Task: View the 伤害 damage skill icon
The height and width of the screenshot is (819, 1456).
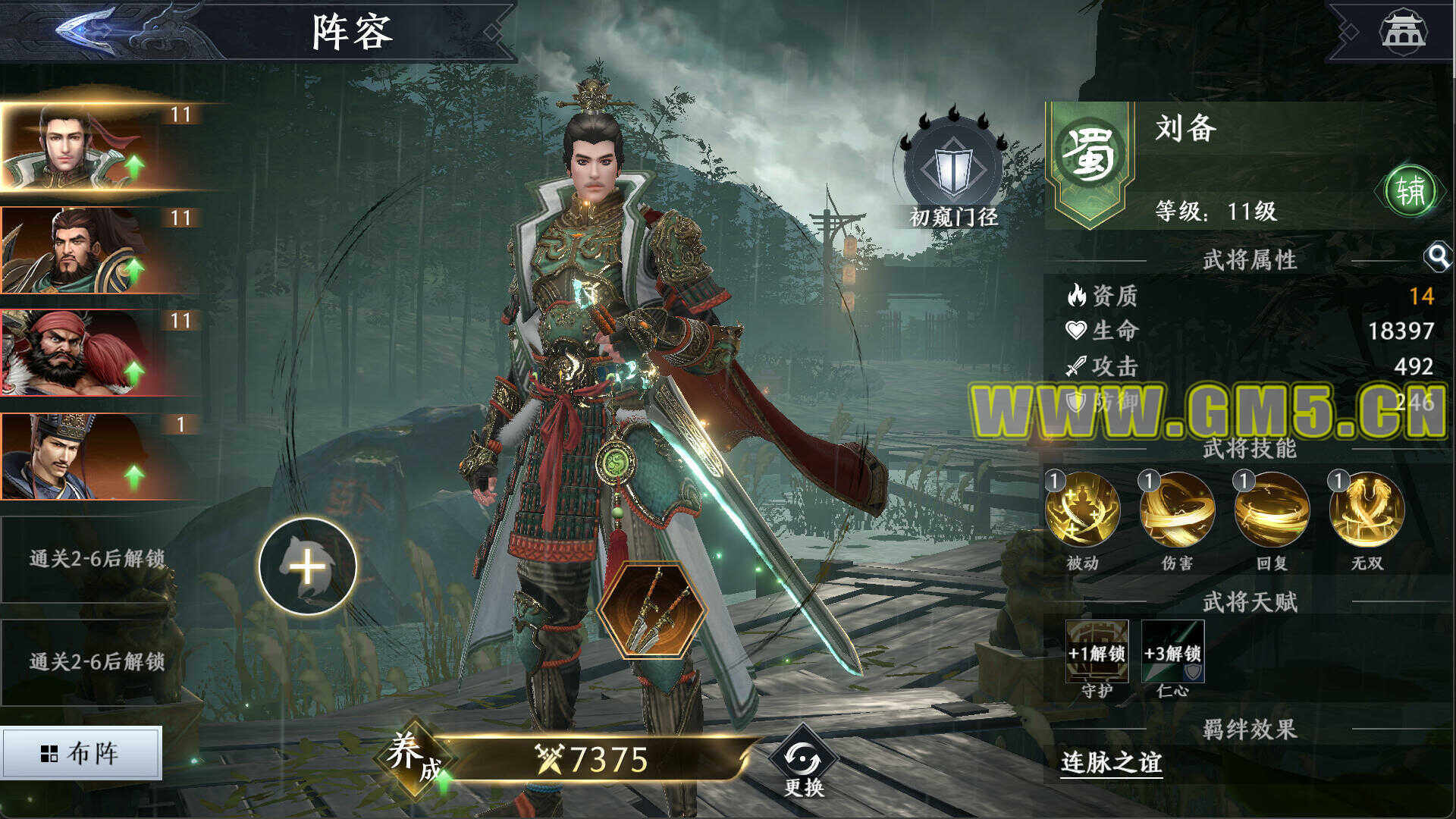Action: click(1177, 510)
